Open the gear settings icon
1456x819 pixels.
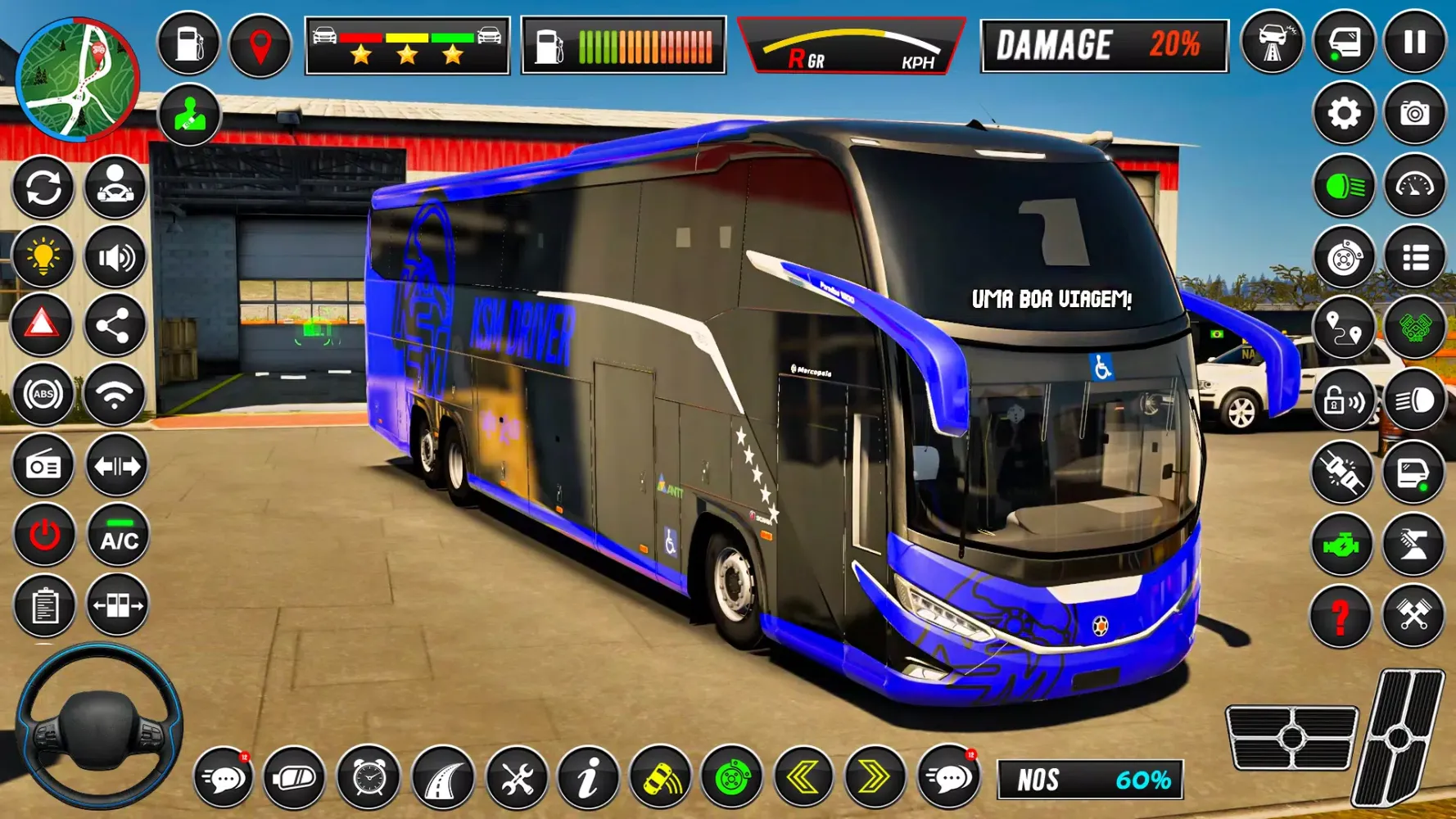click(x=1343, y=114)
